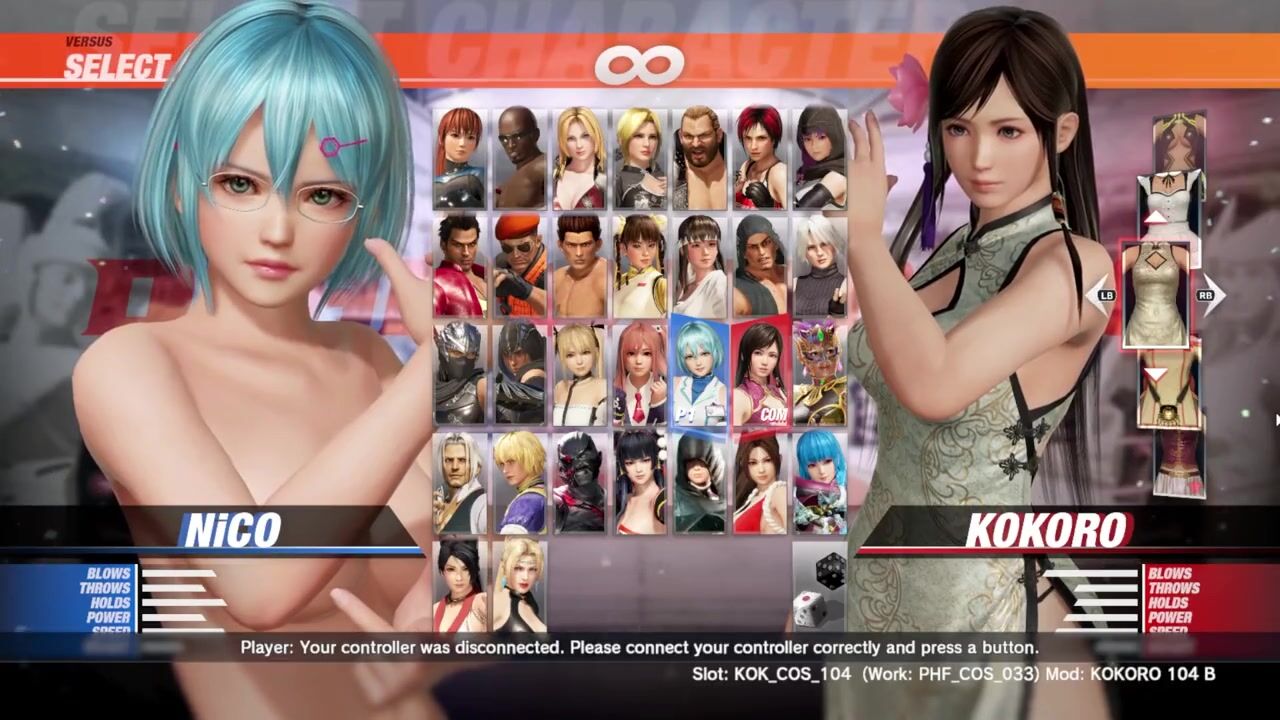Pick Momiji with the black ponytail
Viewport: 1280px width, 720px height.
click(460, 585)
